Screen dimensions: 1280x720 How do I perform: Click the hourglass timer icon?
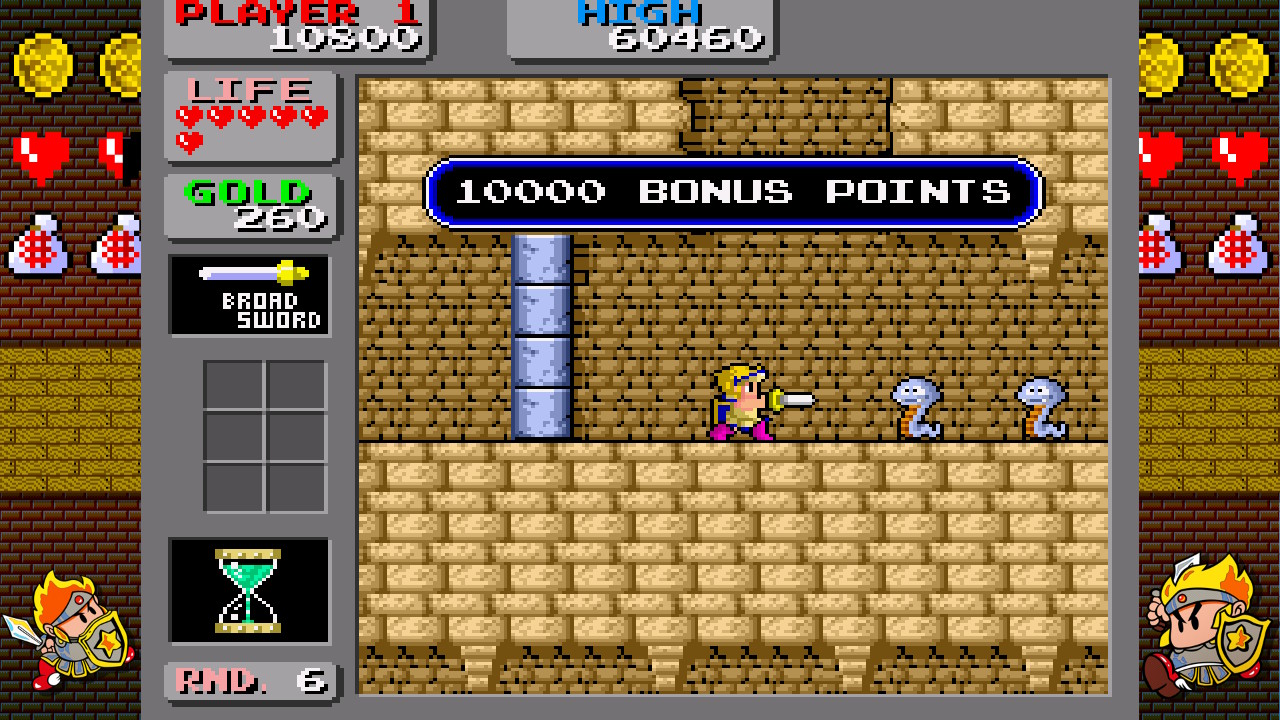coord(249,589)
